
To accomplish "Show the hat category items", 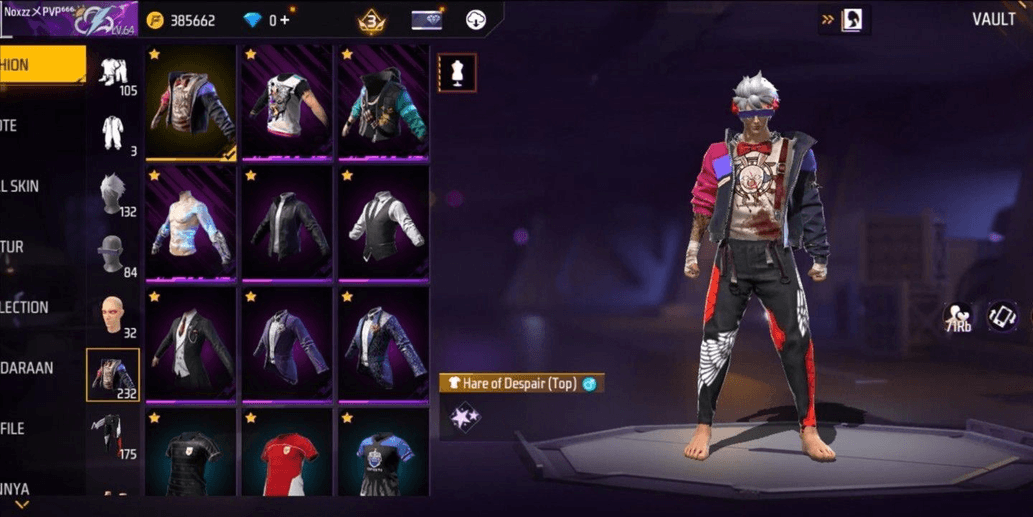I will tap(113, 254).
